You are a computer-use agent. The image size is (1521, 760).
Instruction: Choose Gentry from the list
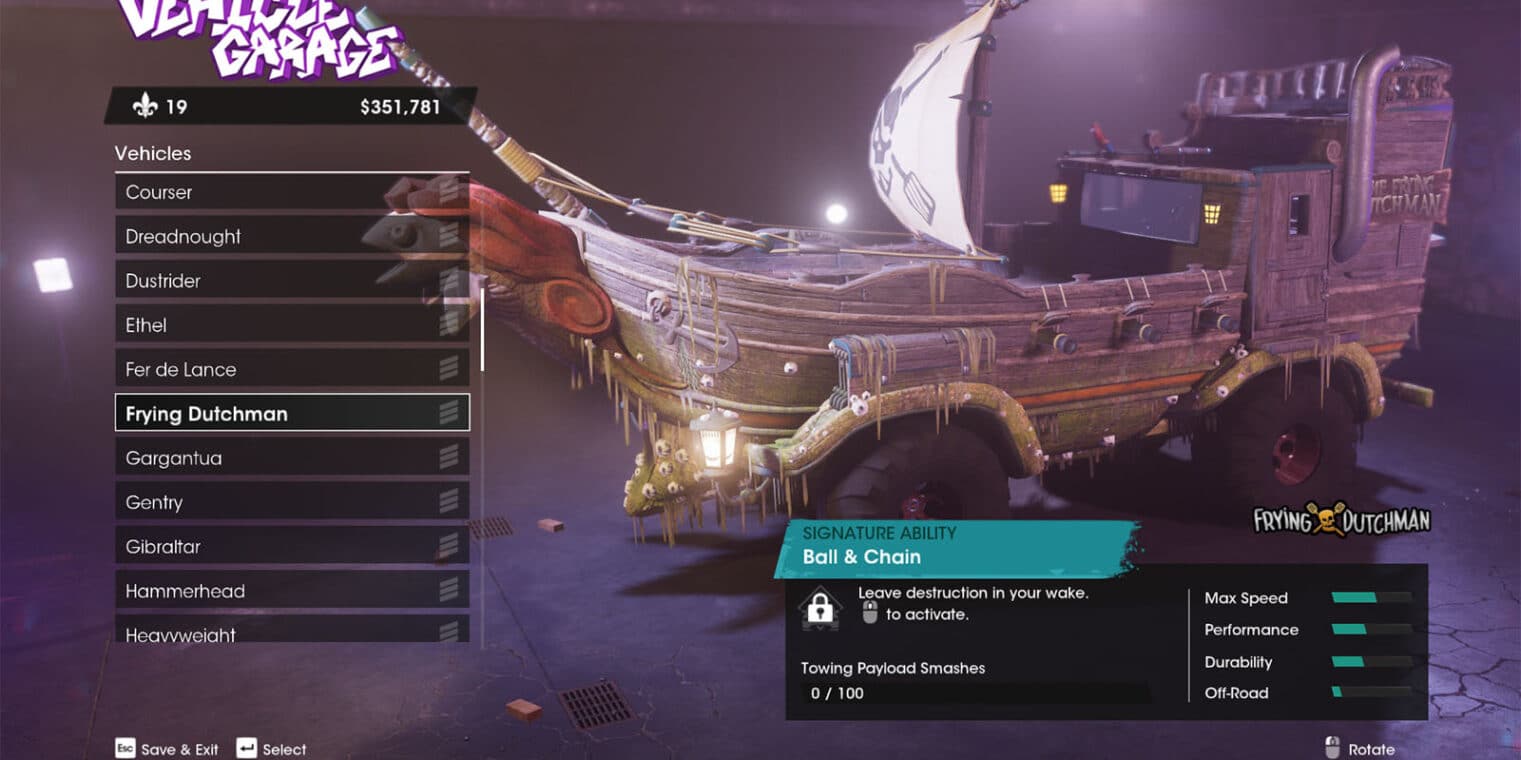(291, 502)
